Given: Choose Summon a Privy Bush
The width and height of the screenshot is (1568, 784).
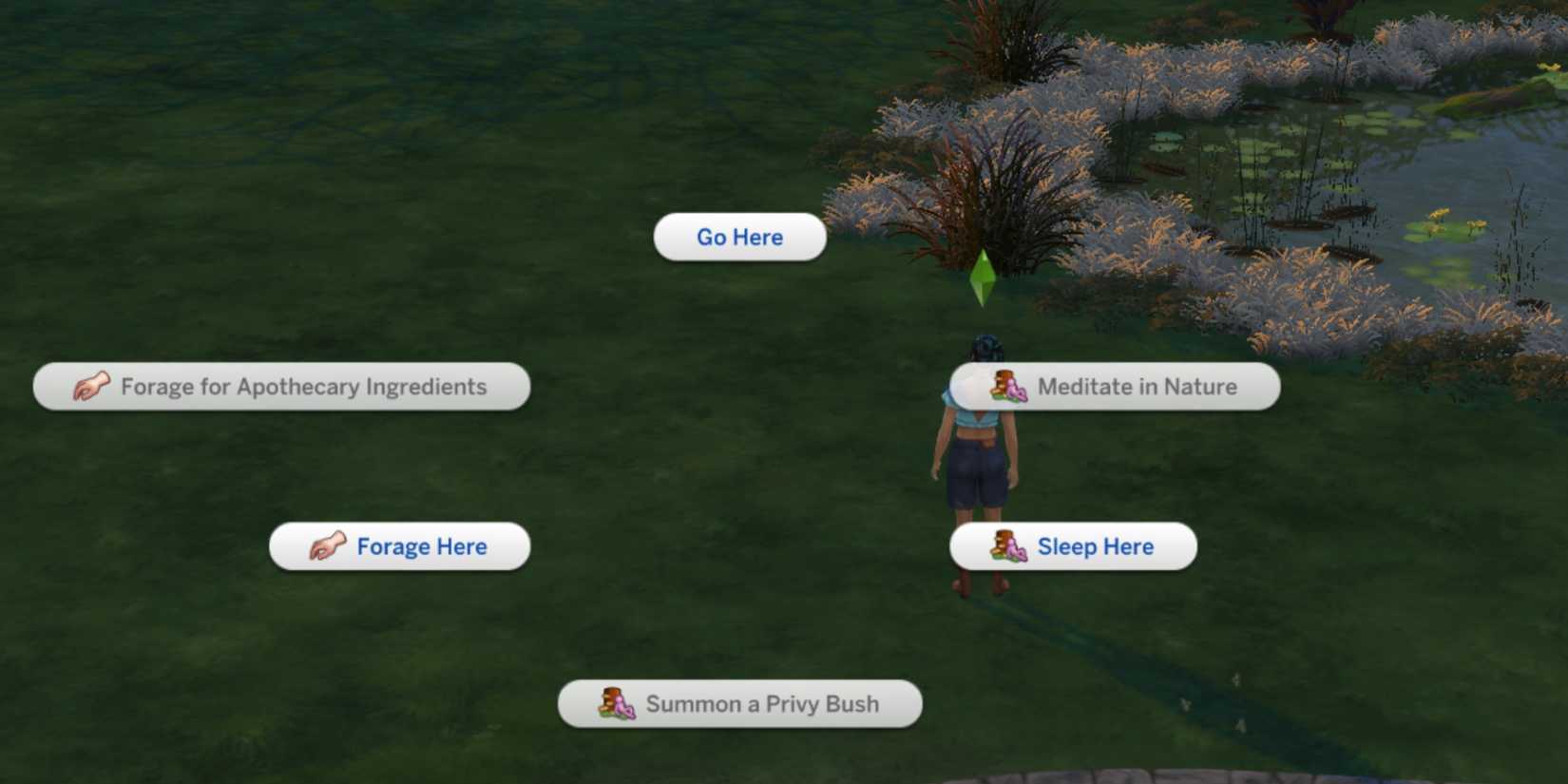Looking at the screenshot, I should coord(762,704).
